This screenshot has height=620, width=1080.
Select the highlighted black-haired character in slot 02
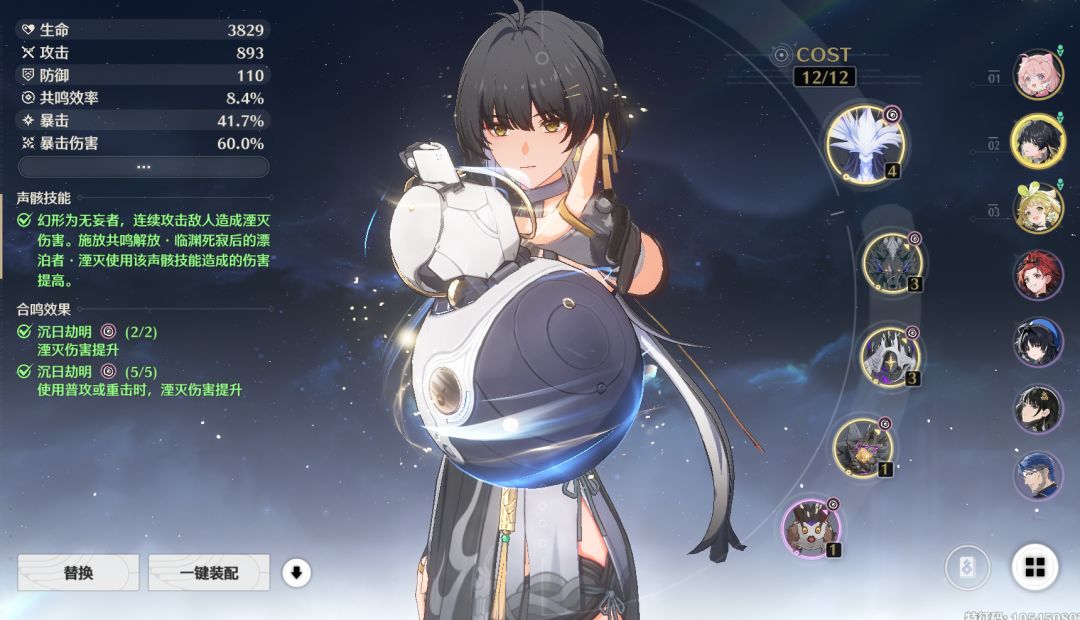pos(1038,141)
